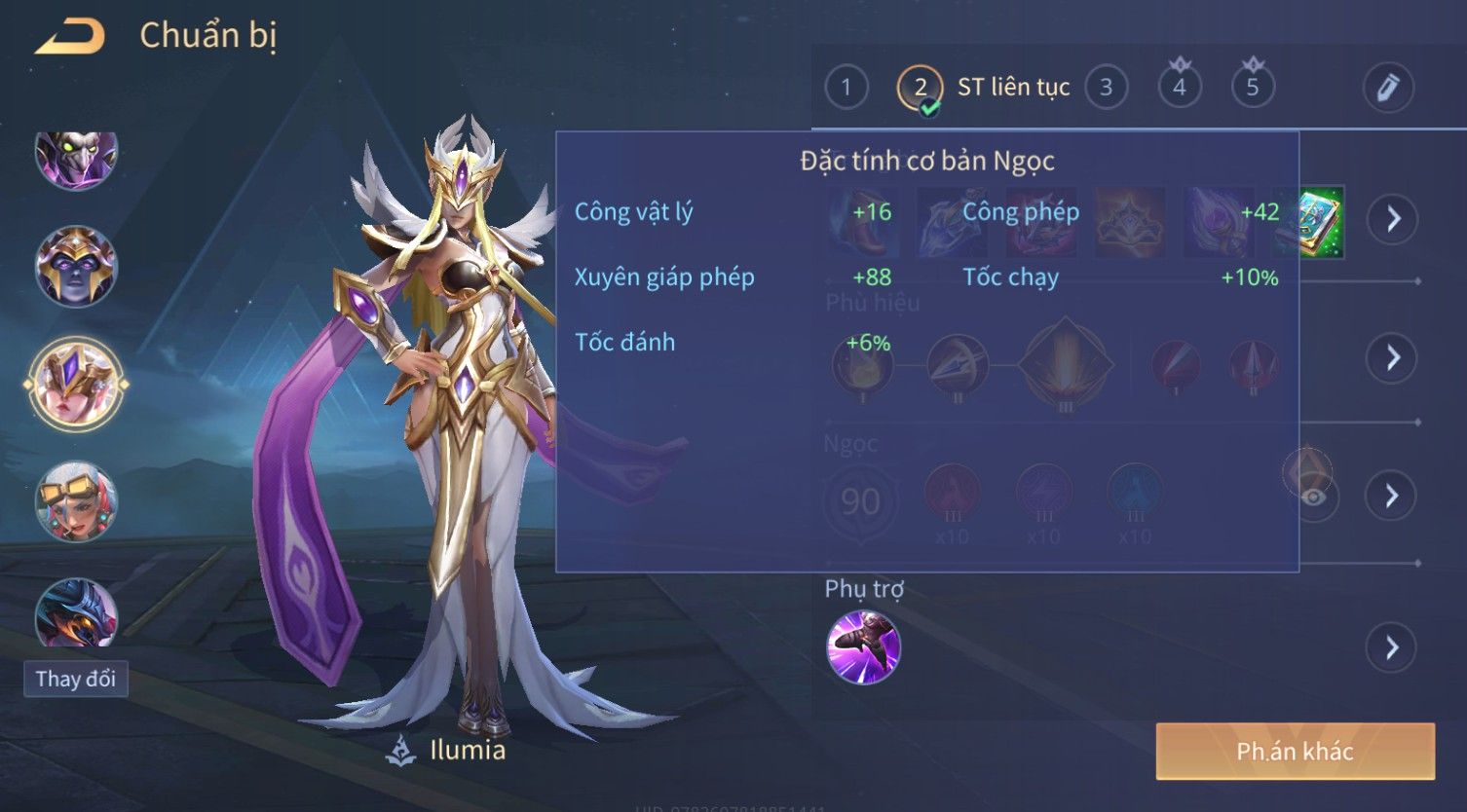Switch to preset slot 1
Image resolution: width=1467 pixels, height=812 pixels.
(x=846, y=88)
